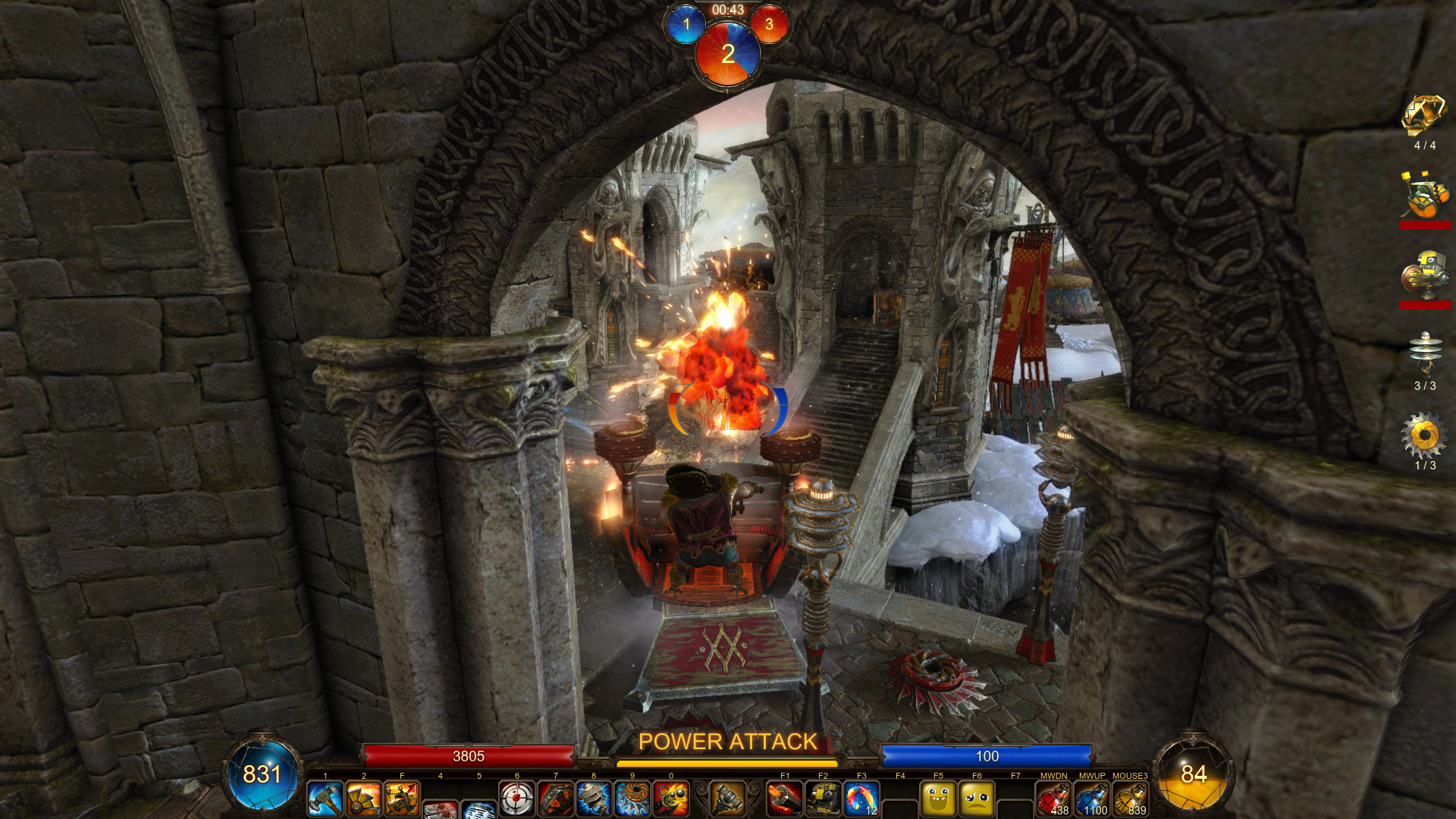
Task: Send the happy smiley face emote
Action: pos(938,799)
